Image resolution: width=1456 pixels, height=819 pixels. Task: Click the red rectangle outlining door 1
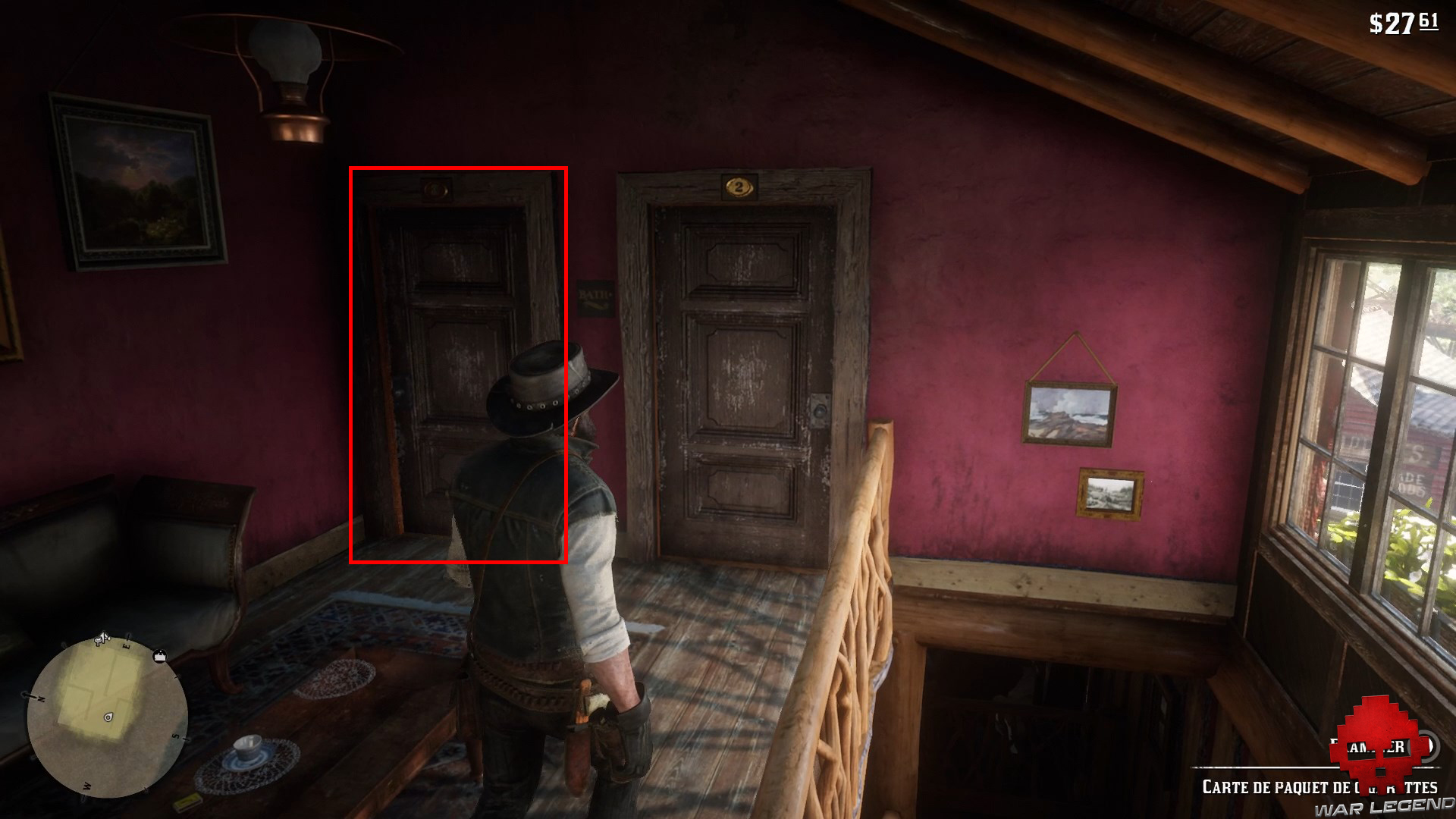pyautogui.click(x=459, y=364)
